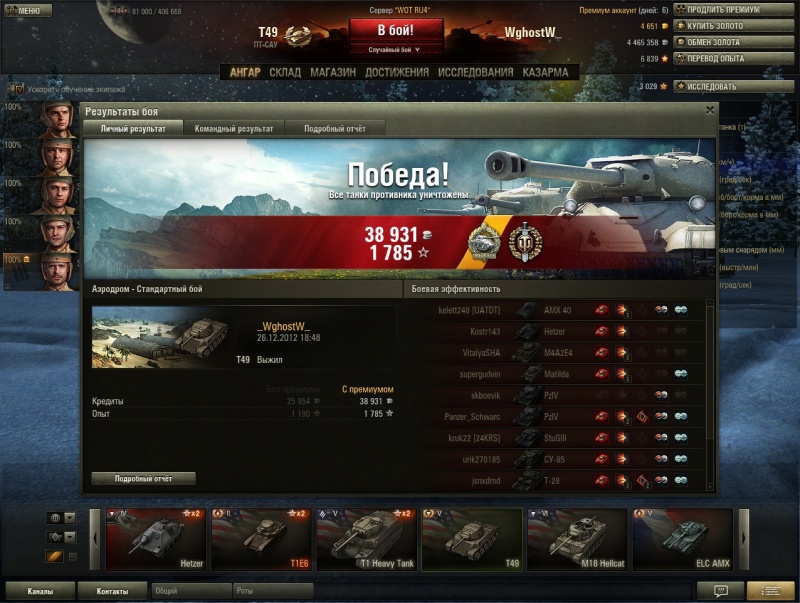Go to the Достижения section

(x=396, y=72)
